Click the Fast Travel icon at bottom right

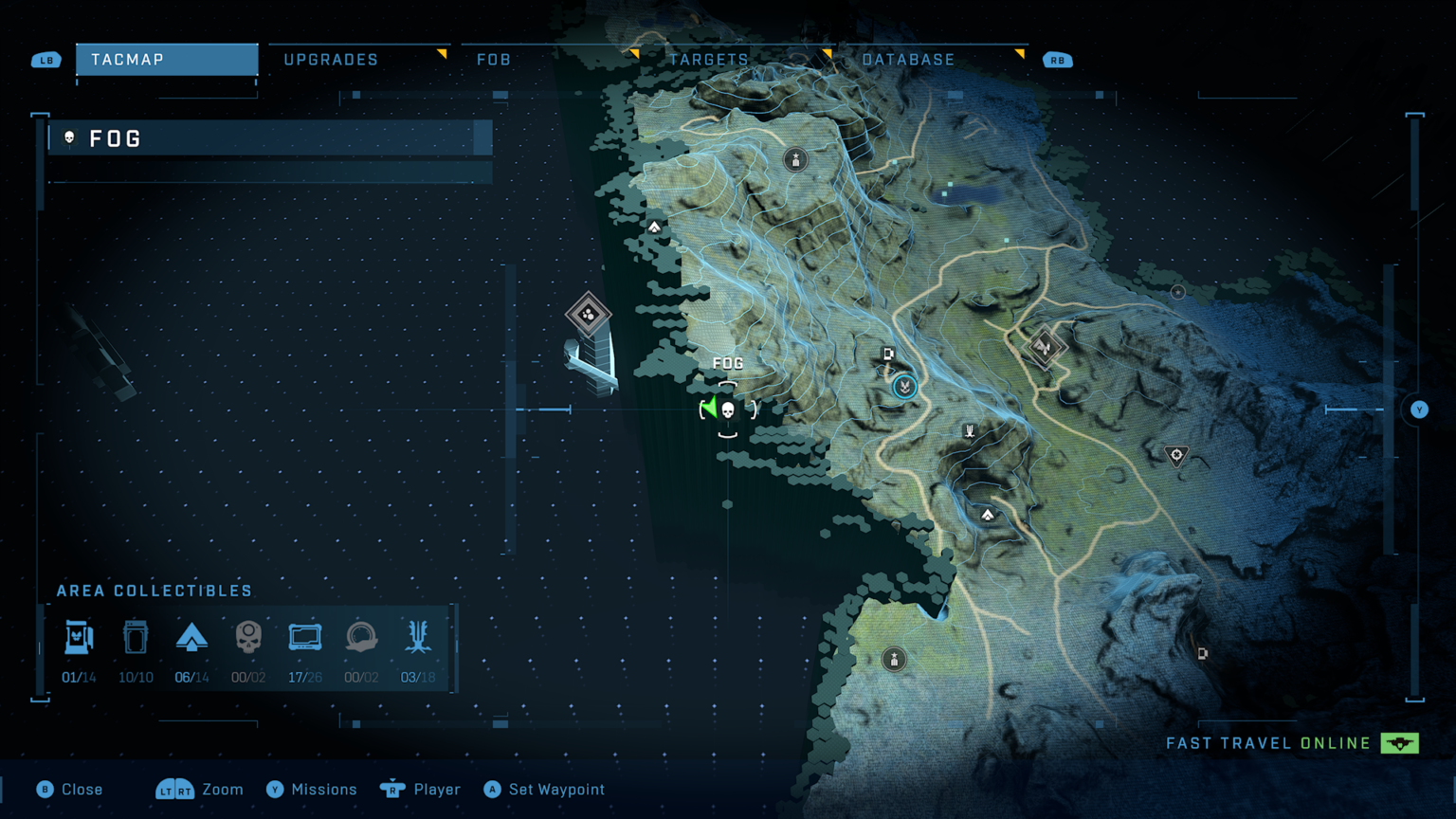click(1400, 743)
